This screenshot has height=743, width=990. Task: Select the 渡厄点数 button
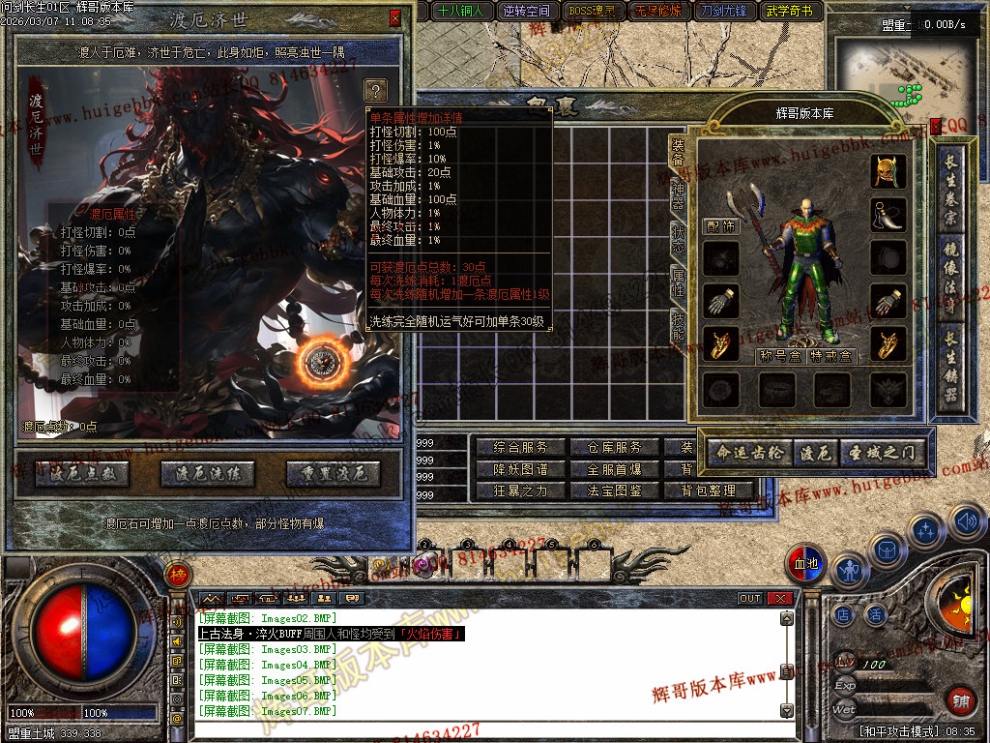82,473
